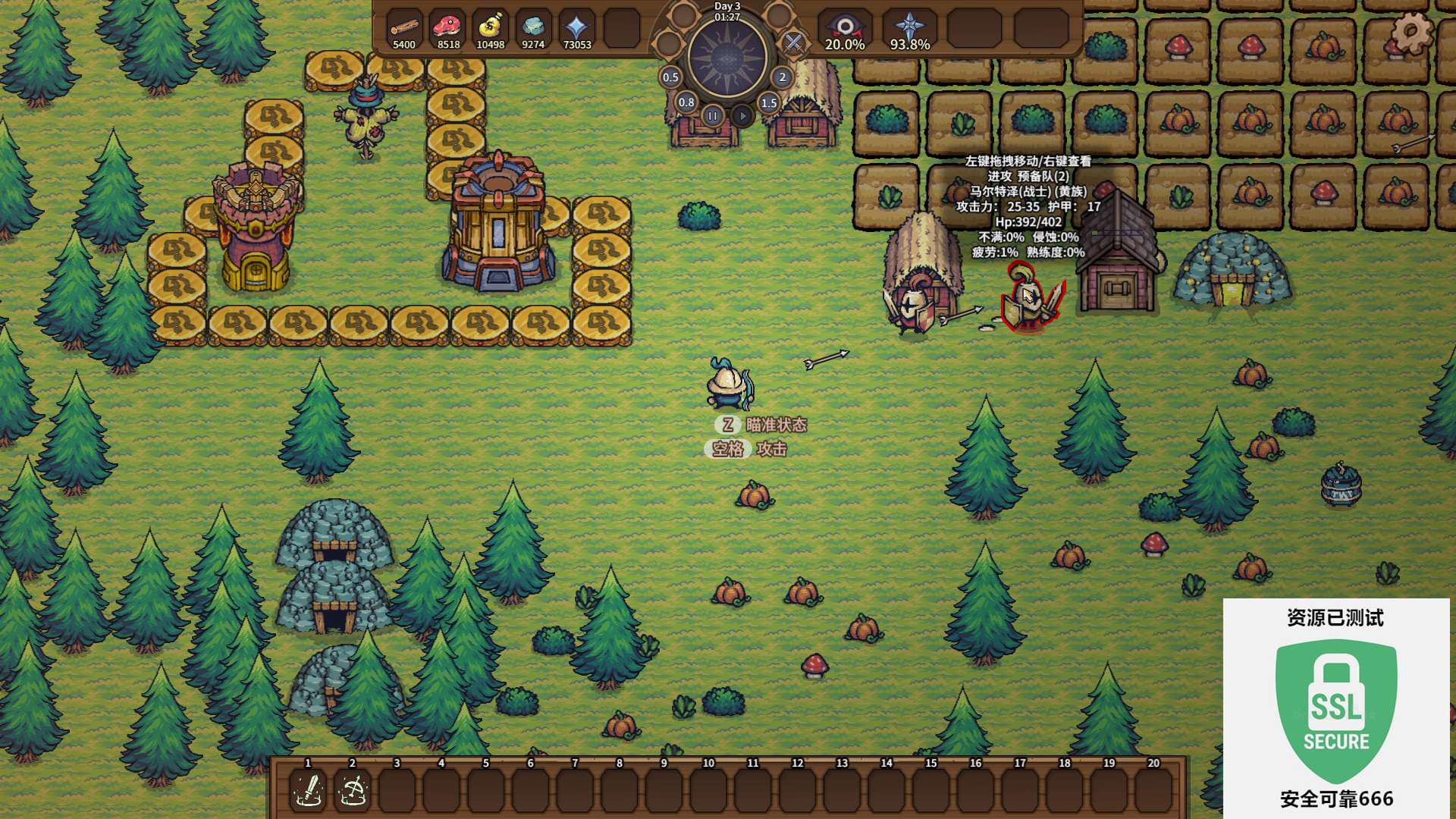Select the bow skill in hotbar slot 2

coord(353,790)
